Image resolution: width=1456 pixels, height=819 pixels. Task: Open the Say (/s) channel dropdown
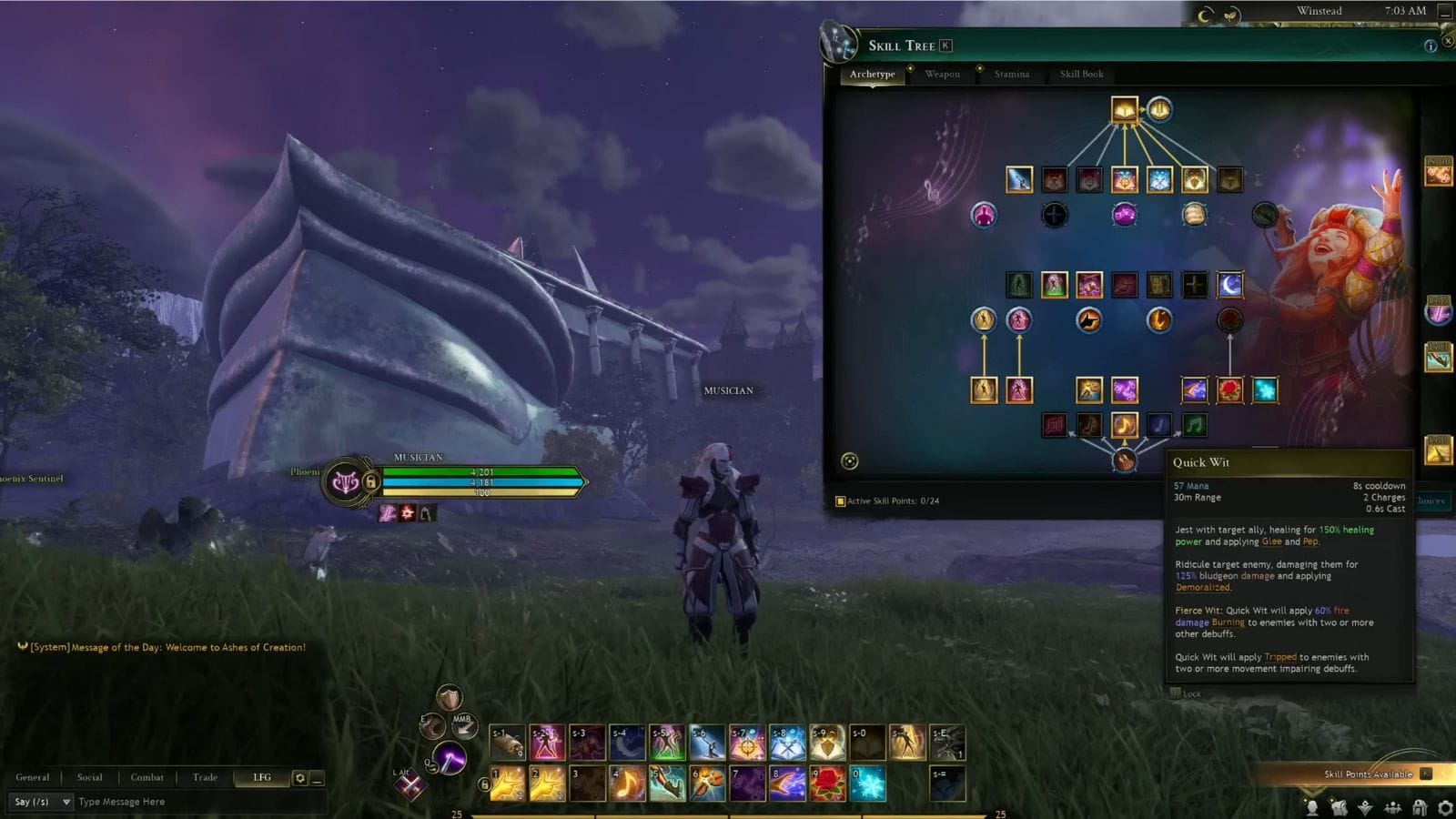click(41, 802)
